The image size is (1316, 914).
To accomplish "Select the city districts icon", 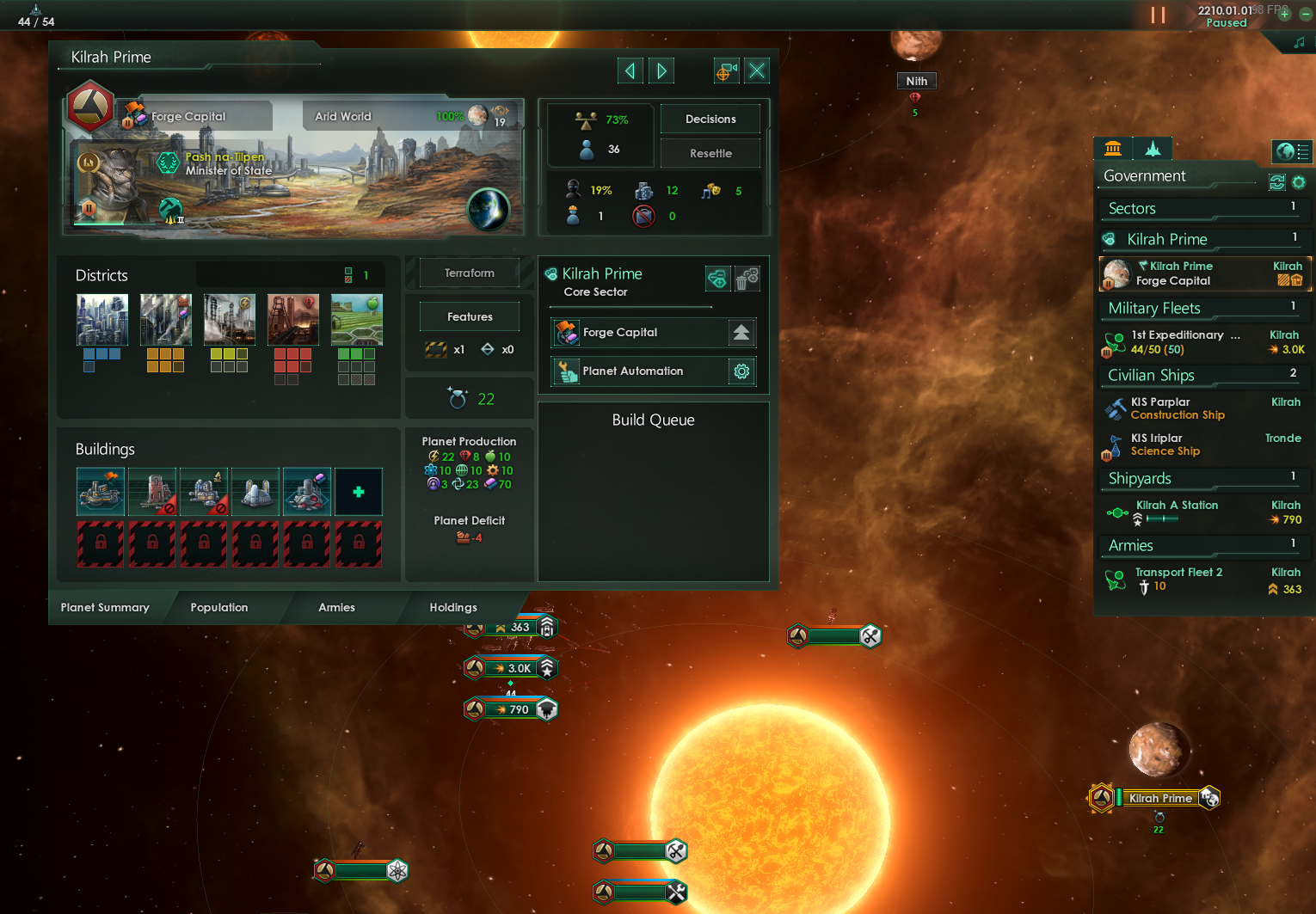I will 102,319.
